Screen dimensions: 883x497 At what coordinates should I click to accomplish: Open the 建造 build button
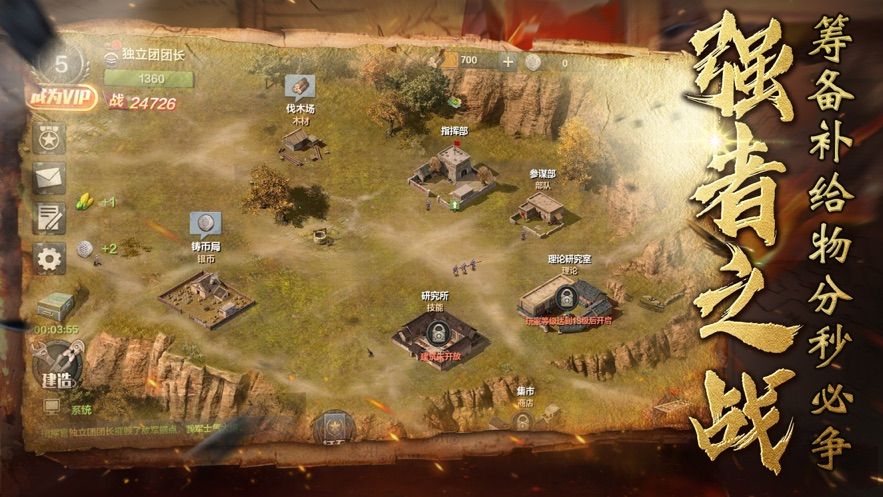click(55, 365)
